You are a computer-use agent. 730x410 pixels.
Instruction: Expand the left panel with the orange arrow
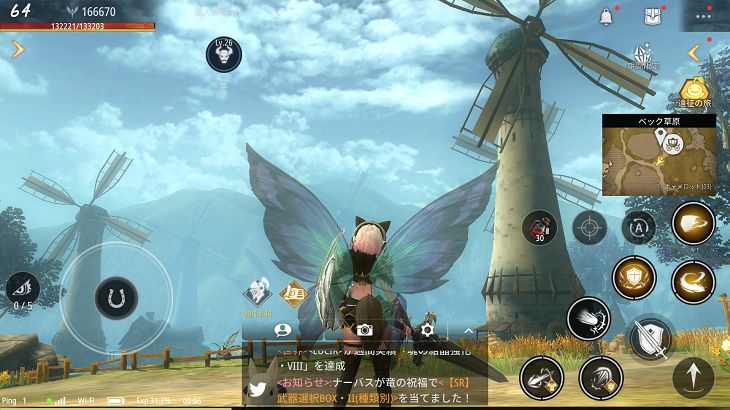coord(17,49)
